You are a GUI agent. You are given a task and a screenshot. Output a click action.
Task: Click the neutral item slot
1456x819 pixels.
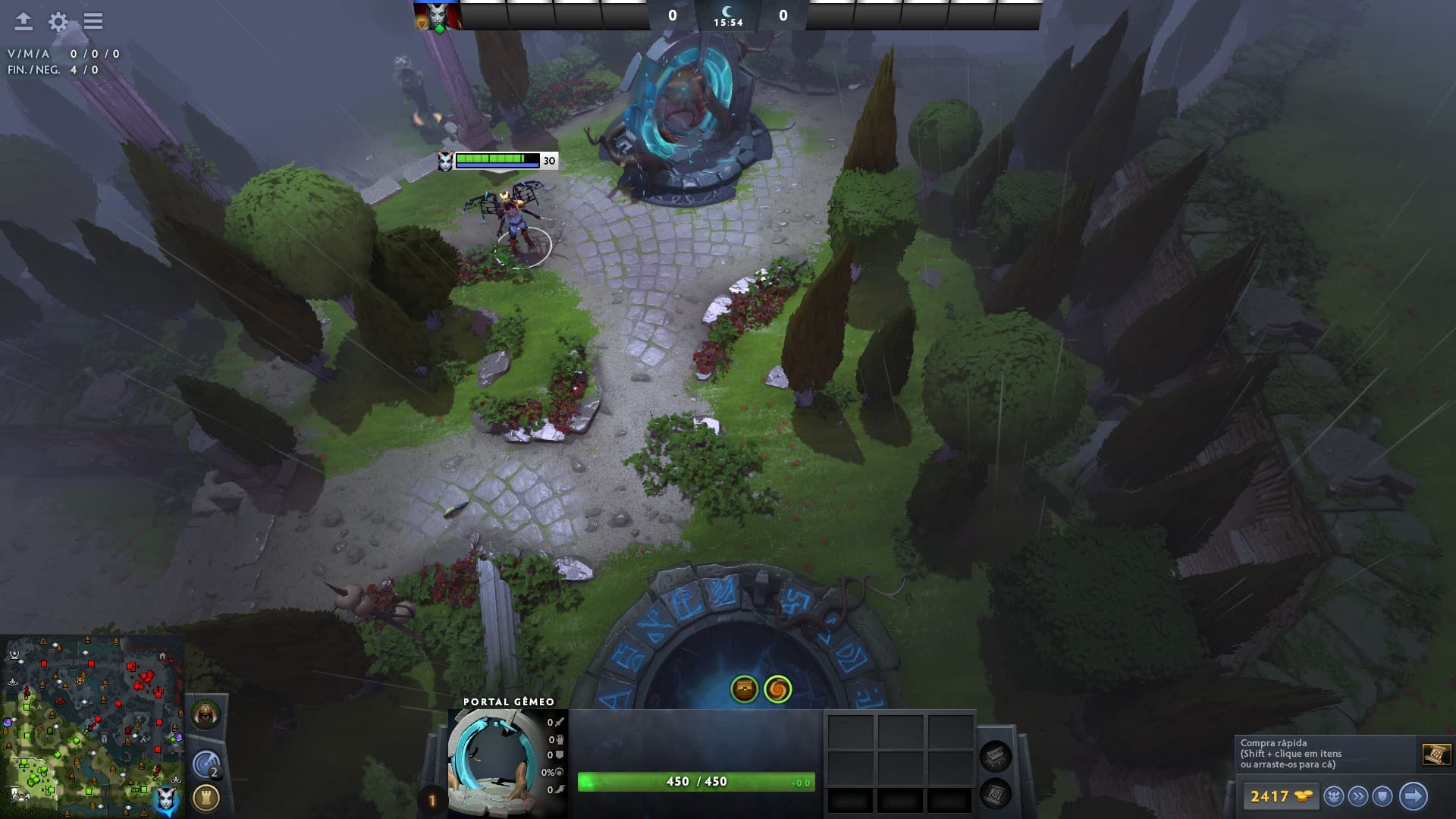click(x=996, y=756)
